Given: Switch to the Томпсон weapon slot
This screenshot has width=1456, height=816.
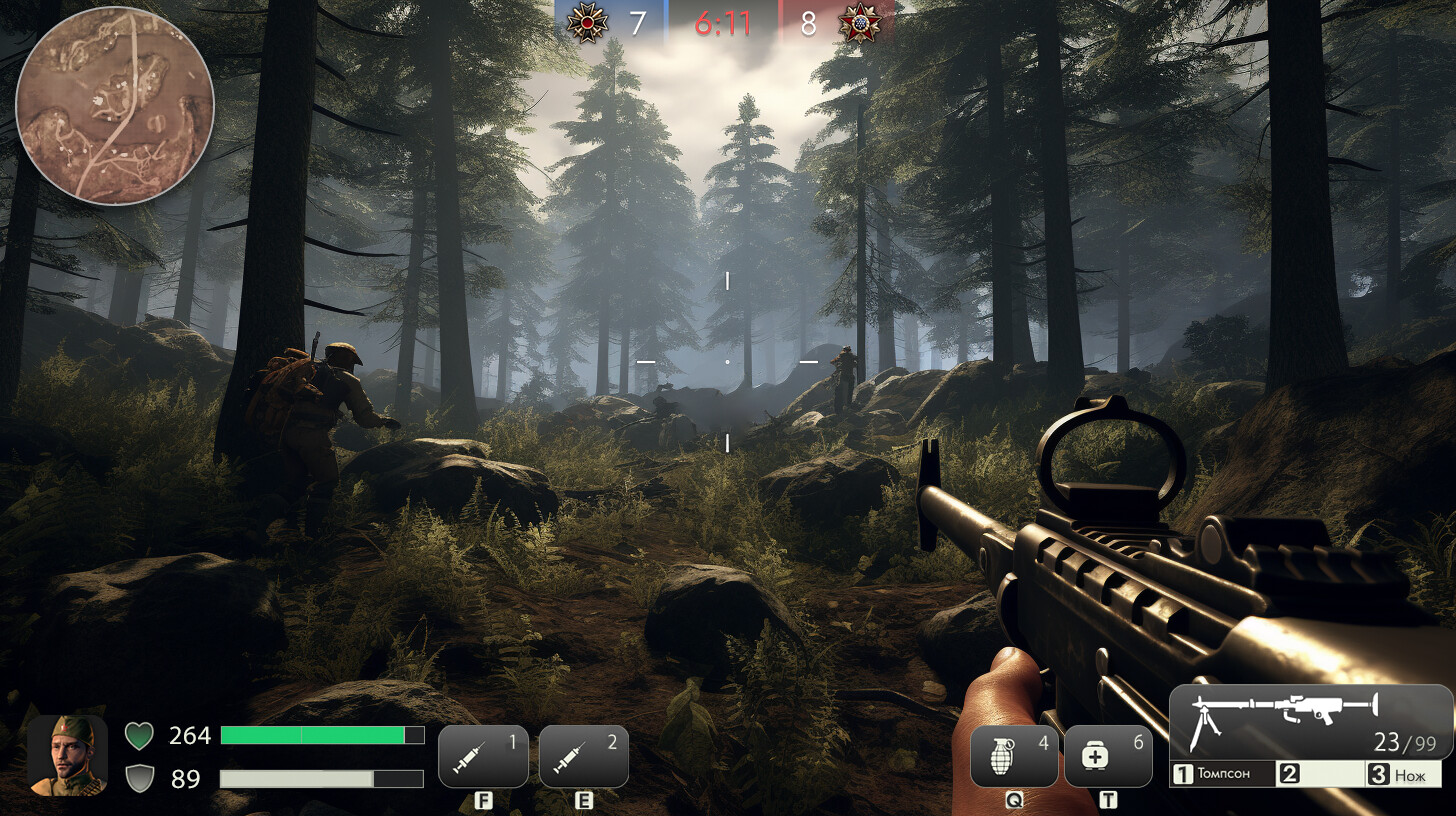Looking at the screenshot, I should 1222,774.
